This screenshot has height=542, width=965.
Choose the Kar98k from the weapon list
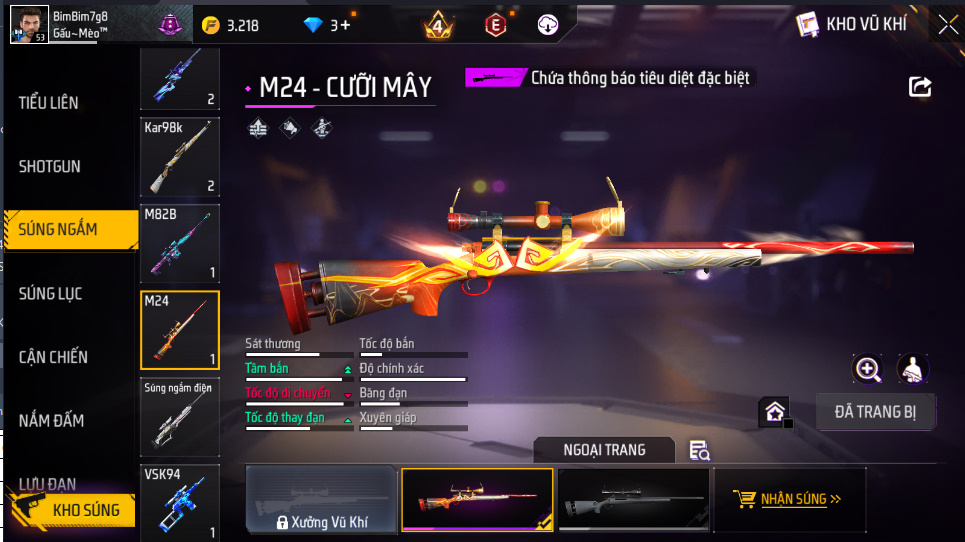click(x=180, y=158)
